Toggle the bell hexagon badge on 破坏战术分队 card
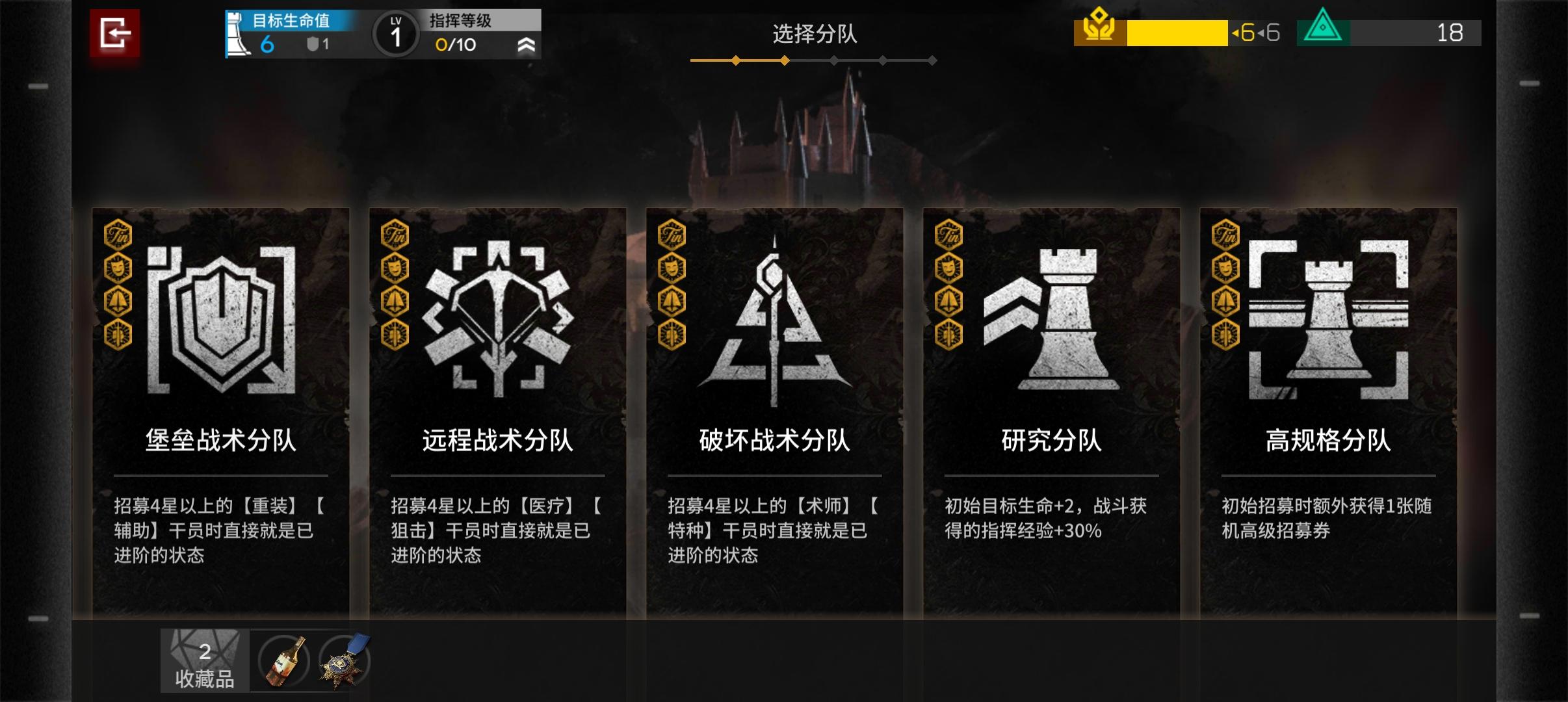The height and width of the screenshot is (702, 1568). coord(671,301)
